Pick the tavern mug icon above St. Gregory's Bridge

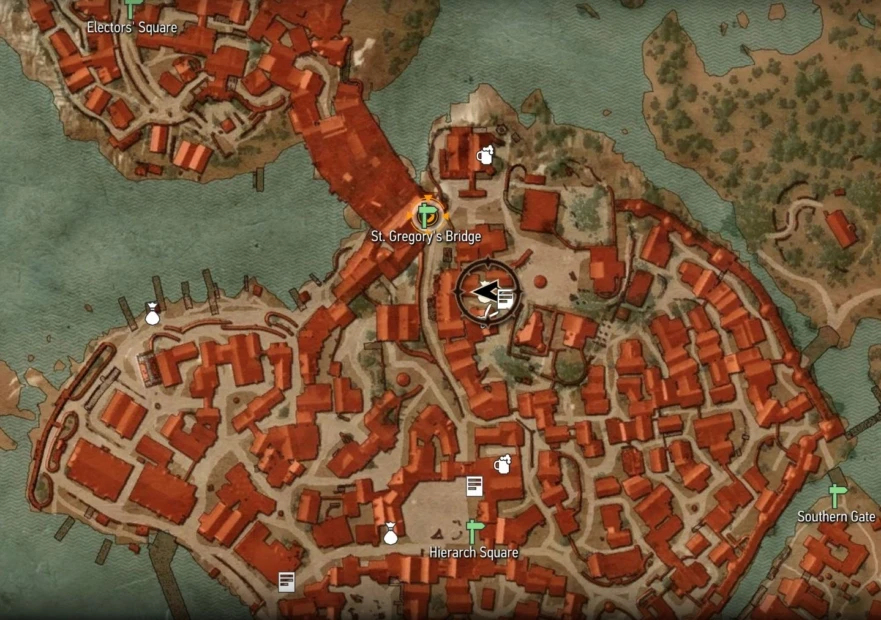(x=486, y=155)
